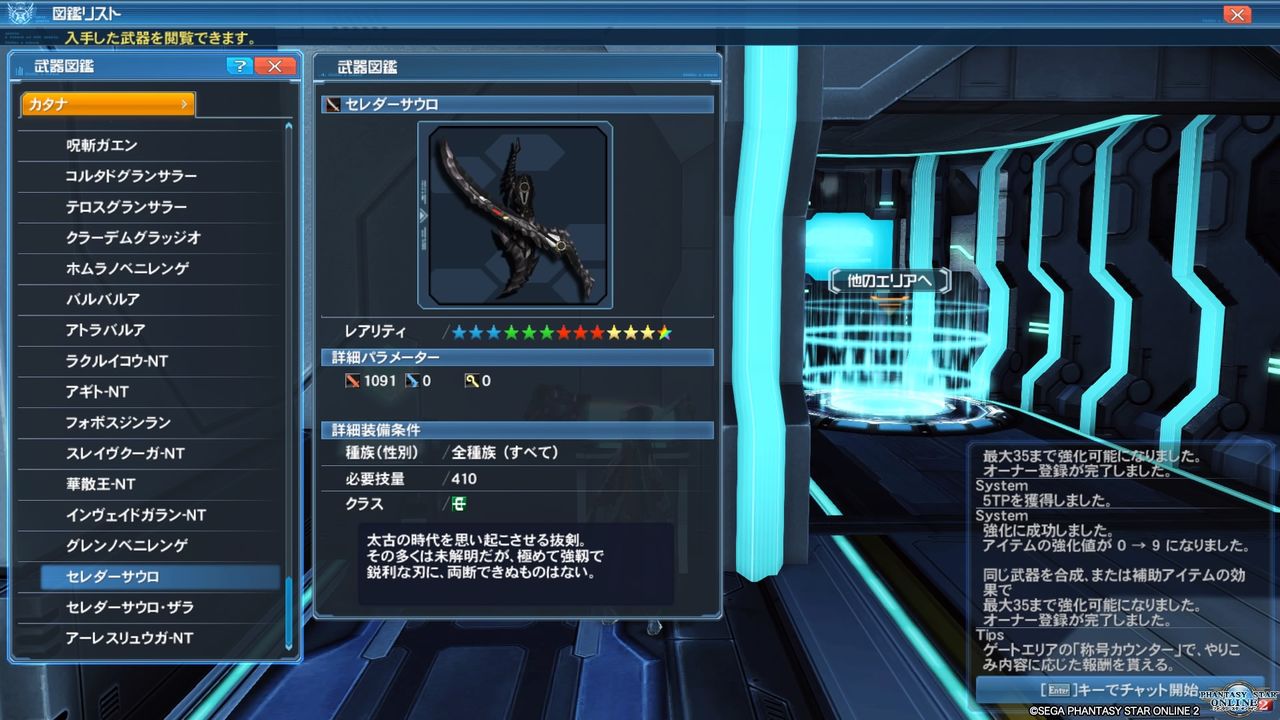Viewport: 1280px width, 720px height.
Task: Click the red striking power attack icon
Action: (x=353, y=380)
